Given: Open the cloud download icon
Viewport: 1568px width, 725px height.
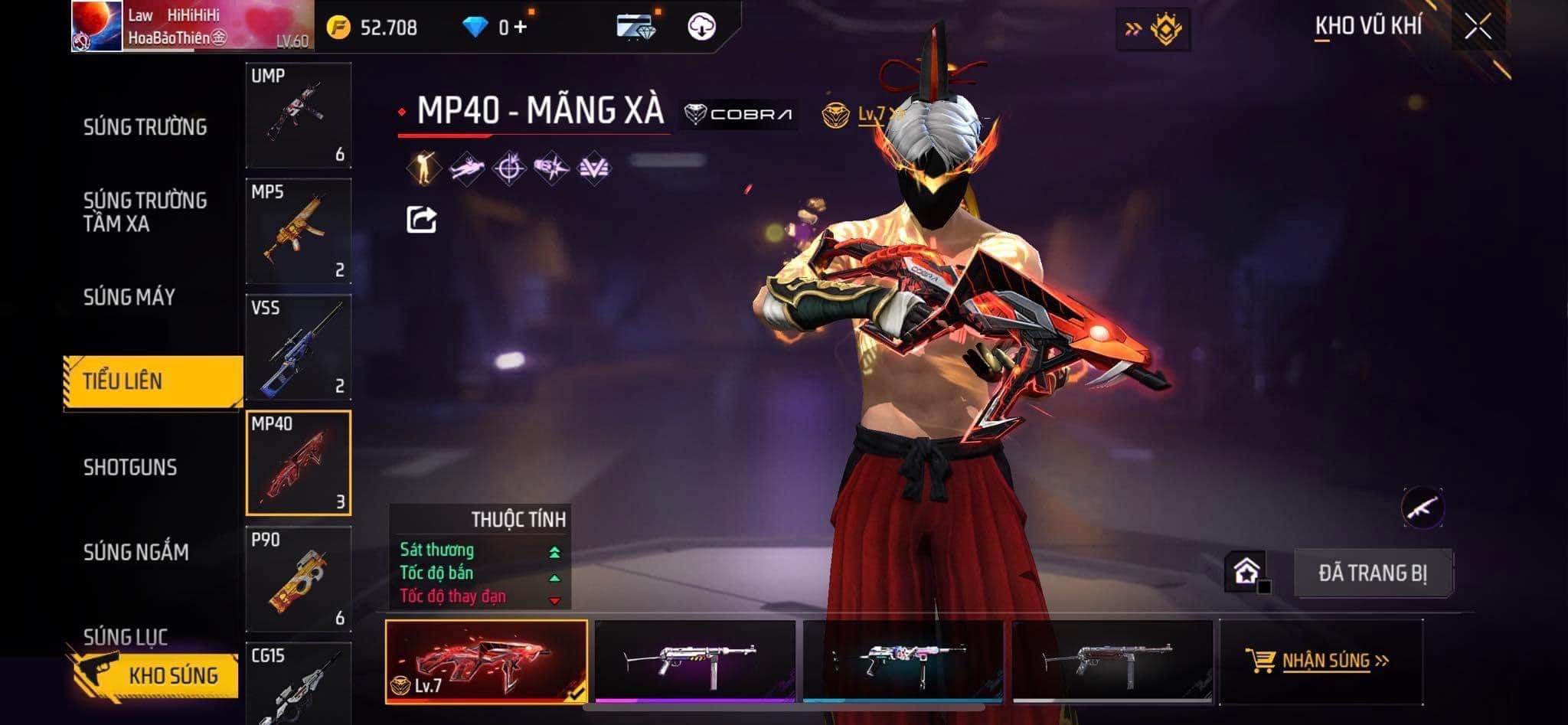Looking at the screenshot, I should [x=701, y=28].
